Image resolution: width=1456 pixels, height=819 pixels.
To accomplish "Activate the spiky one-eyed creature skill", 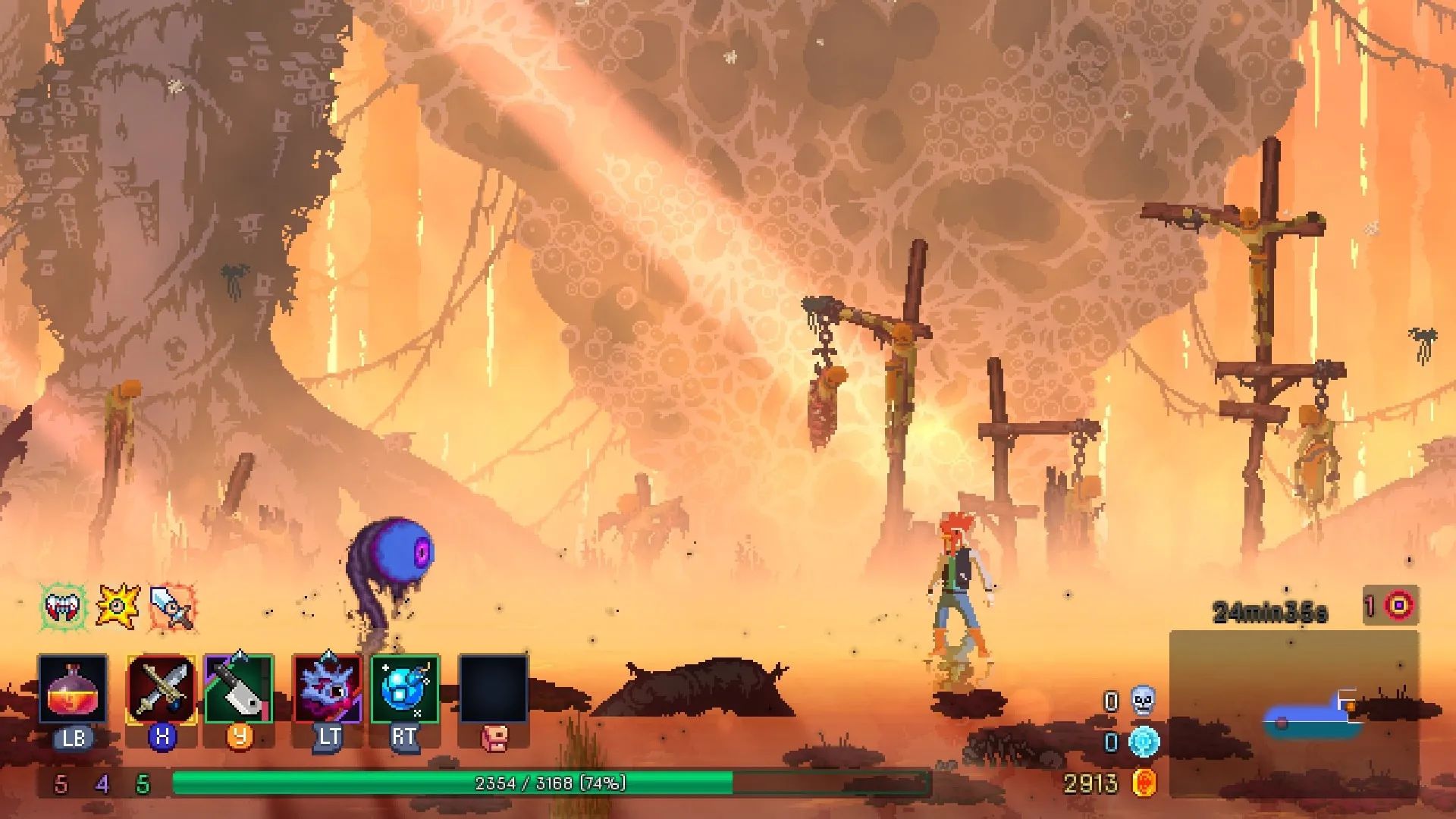I will click(328, 689).
